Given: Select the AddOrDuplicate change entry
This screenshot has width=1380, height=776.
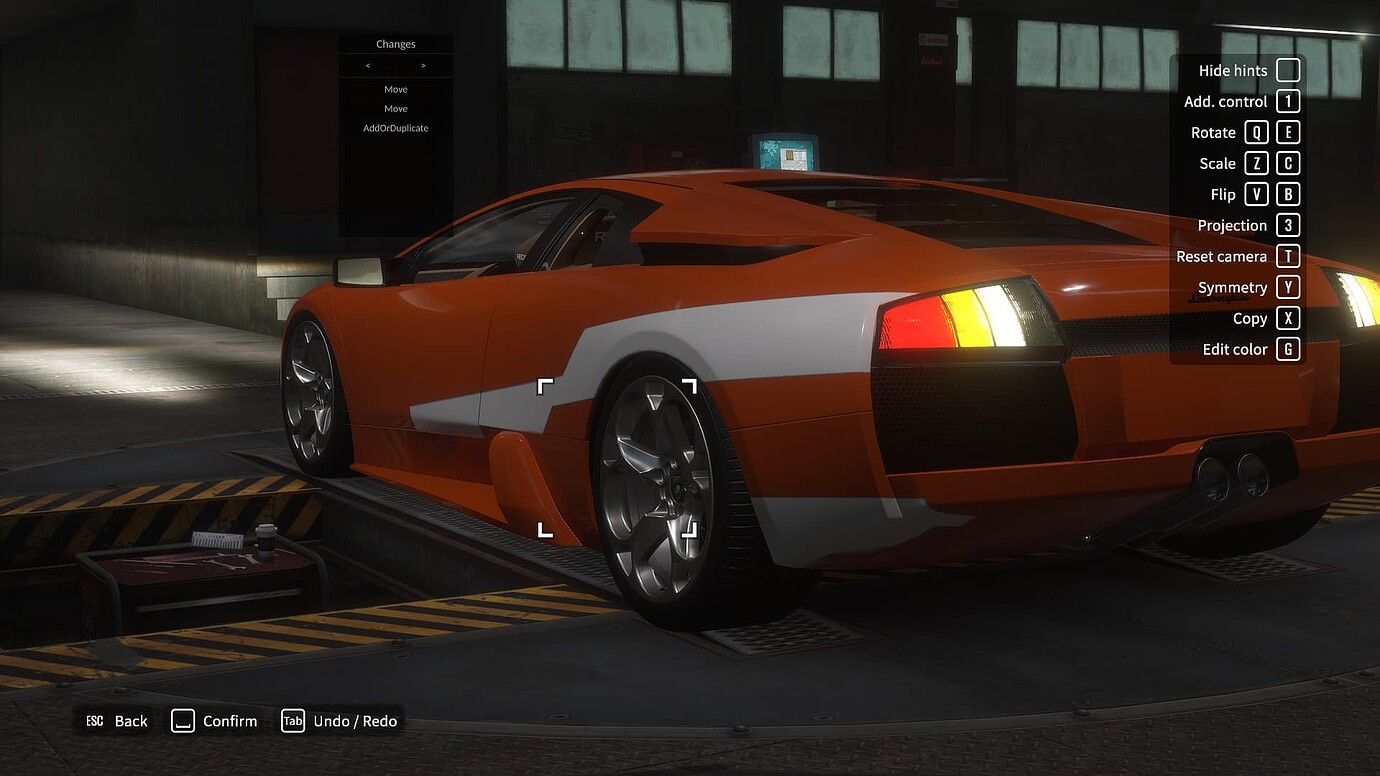Looking at the screenshot, I should click(395, 128).
